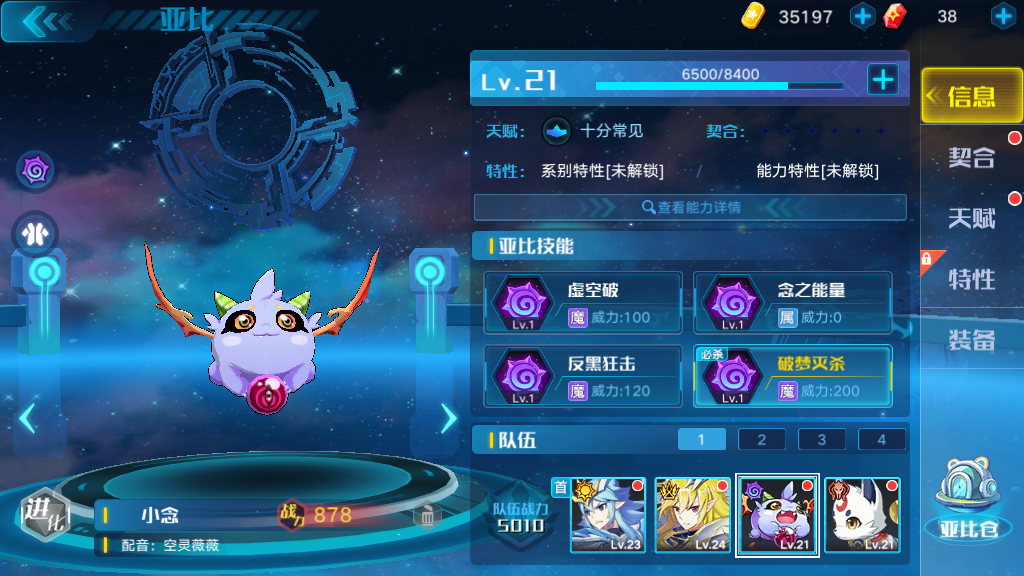Select the 虚空破 skill
This screenshot has width=1024, height=576.
(x=583, y=303)
